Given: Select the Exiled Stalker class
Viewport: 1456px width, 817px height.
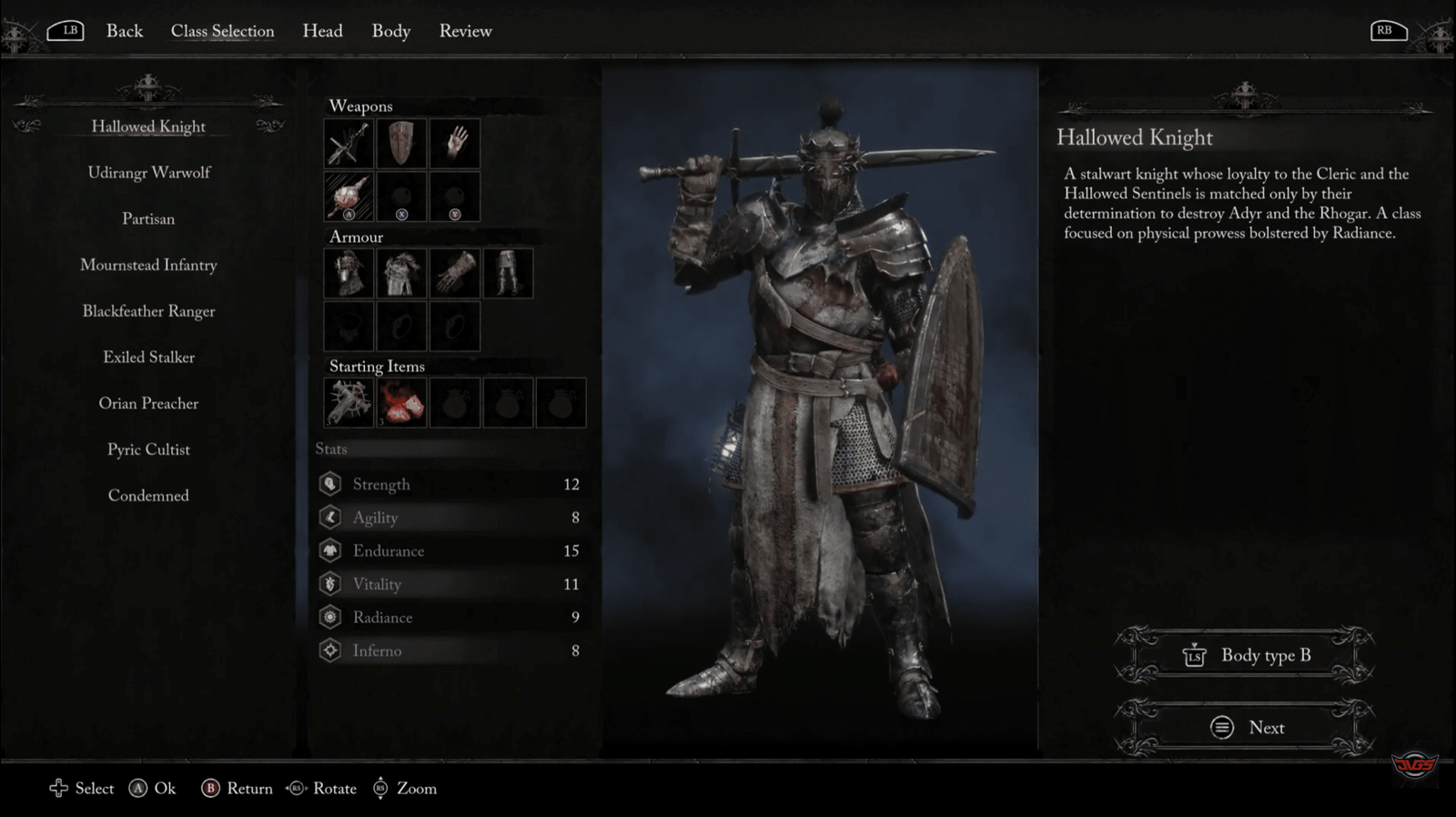Looking at the screenshot, I should pyautogui.click(x=148, y=358).
